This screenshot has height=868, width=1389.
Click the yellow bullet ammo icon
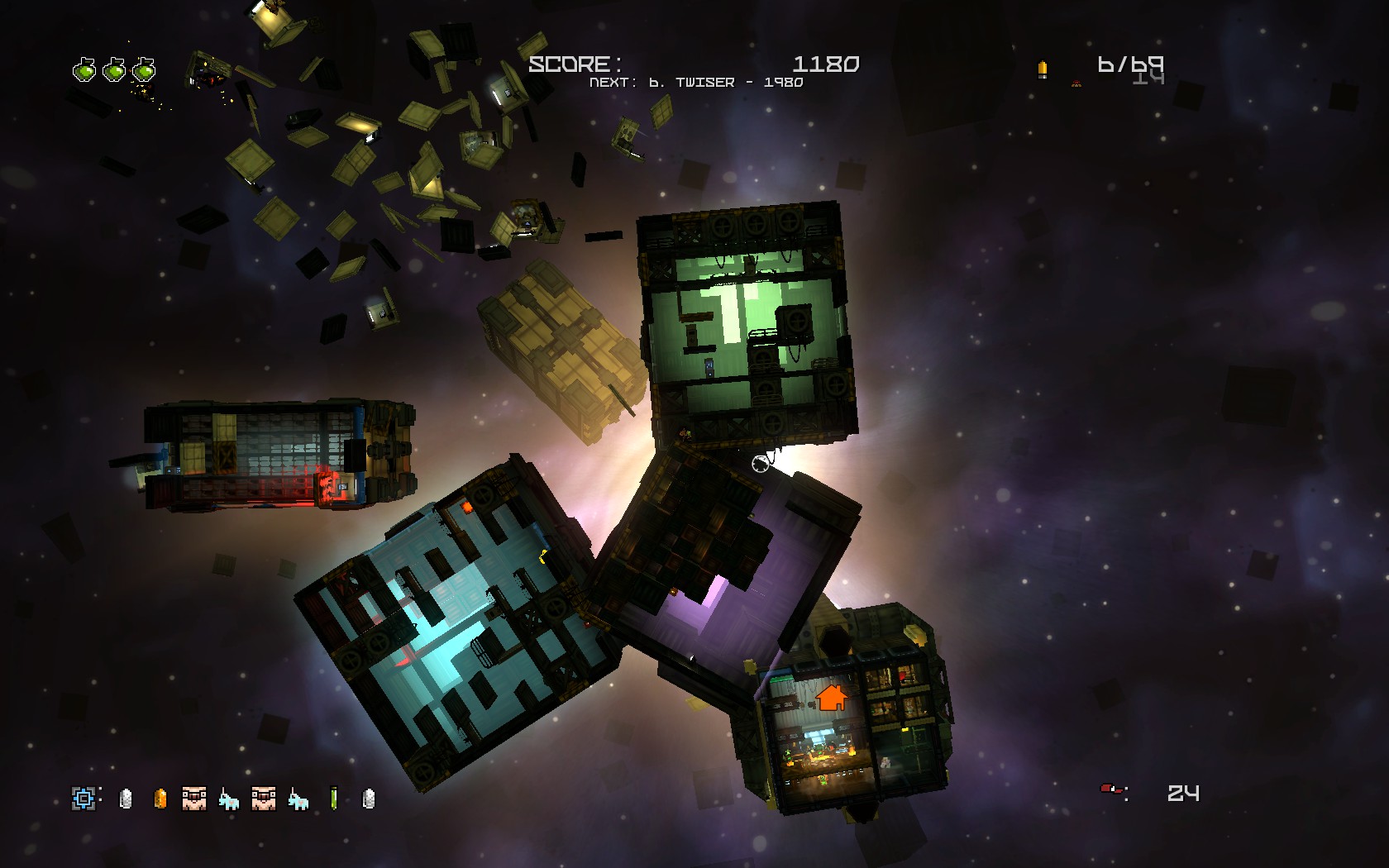click(1042, 69)
